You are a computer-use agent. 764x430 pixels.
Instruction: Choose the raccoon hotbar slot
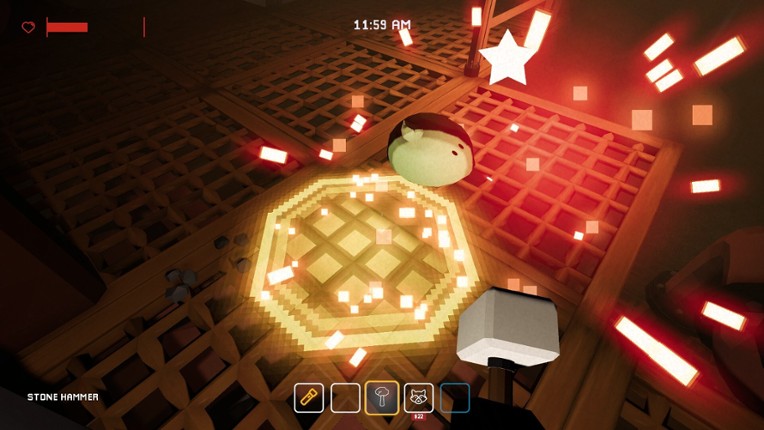pyautogui.click(x=418, y=397)
